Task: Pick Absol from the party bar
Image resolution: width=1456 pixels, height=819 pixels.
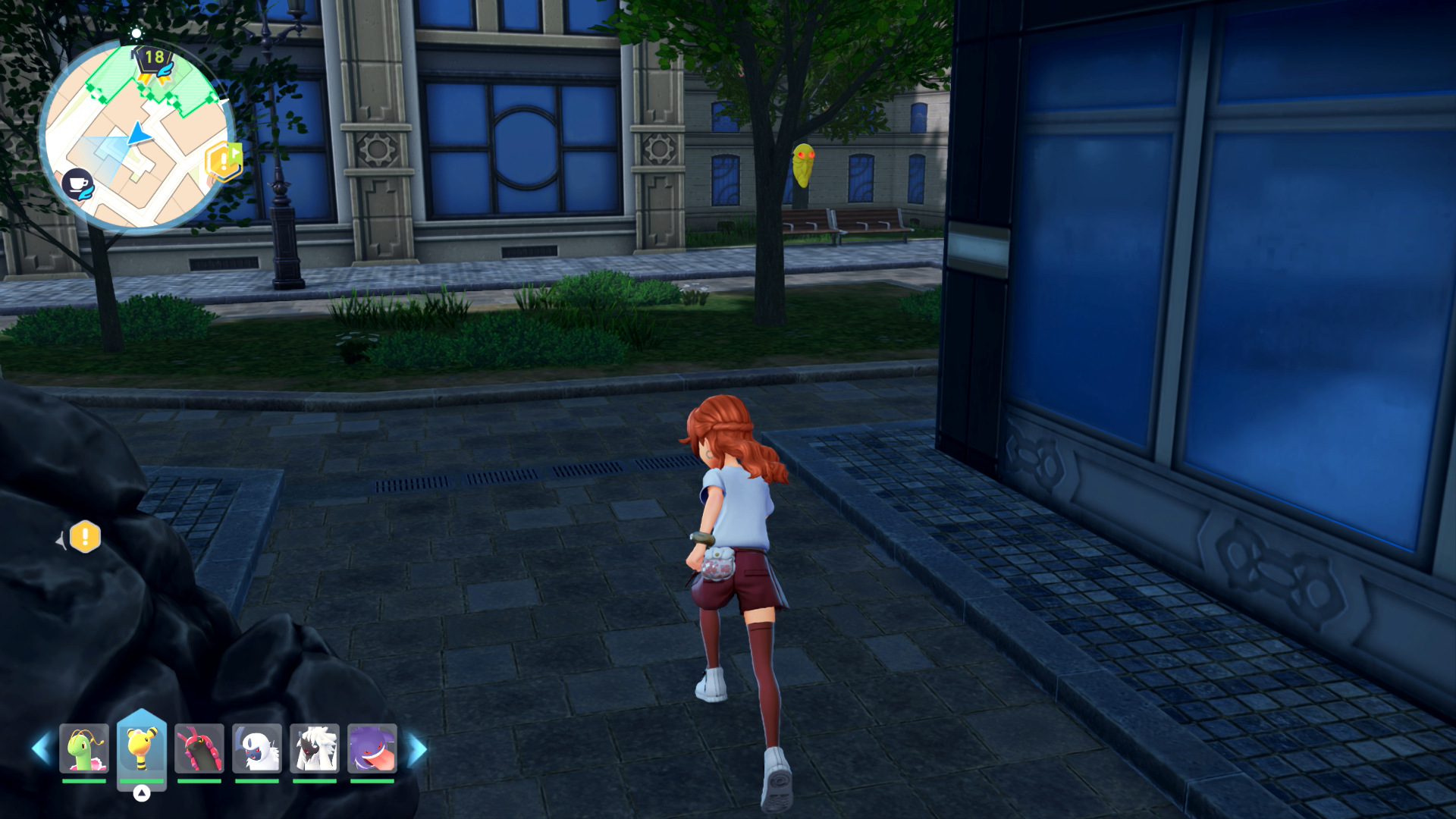Action: (x=257, y=749)
